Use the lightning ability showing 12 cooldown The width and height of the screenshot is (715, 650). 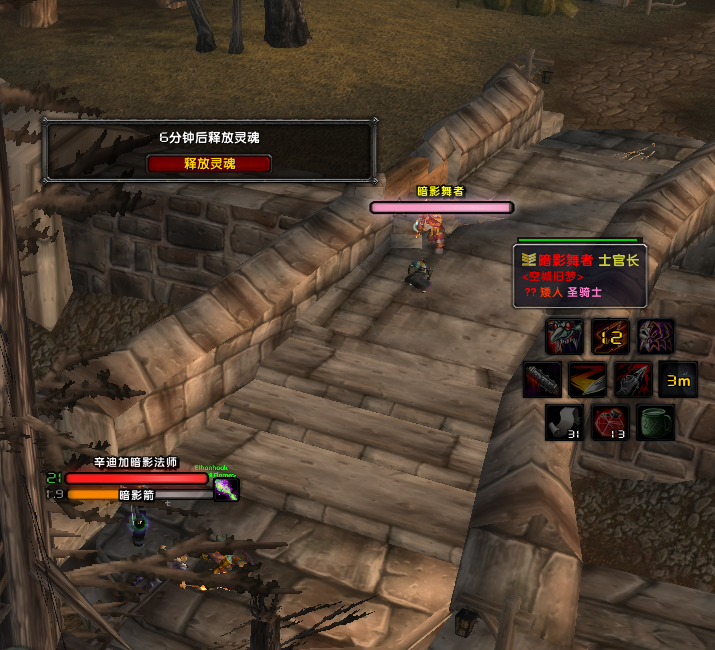(x=610, y=336)
